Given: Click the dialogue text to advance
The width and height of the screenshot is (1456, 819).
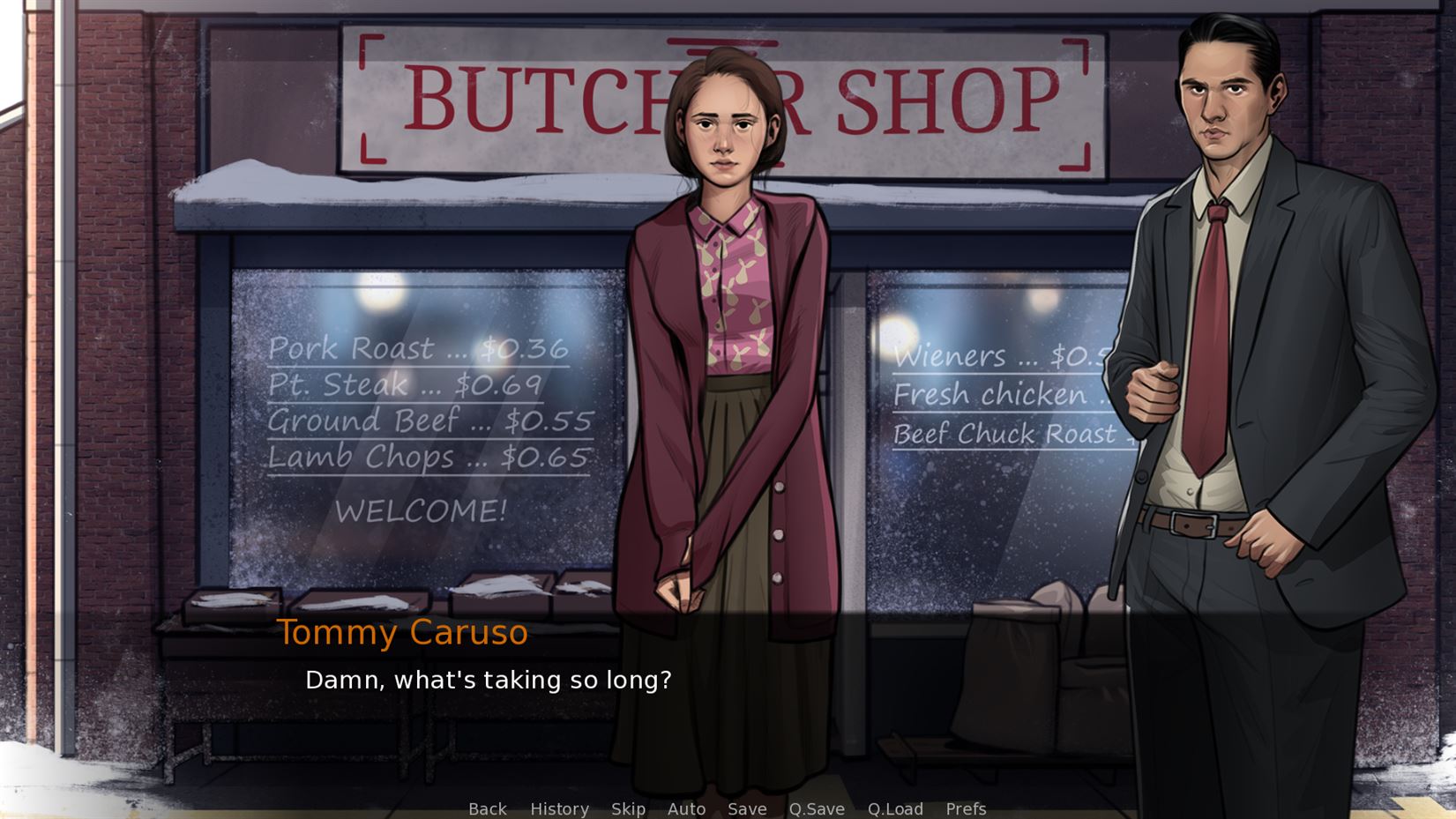Looking at the screenshot, I should tap(489, 679).
